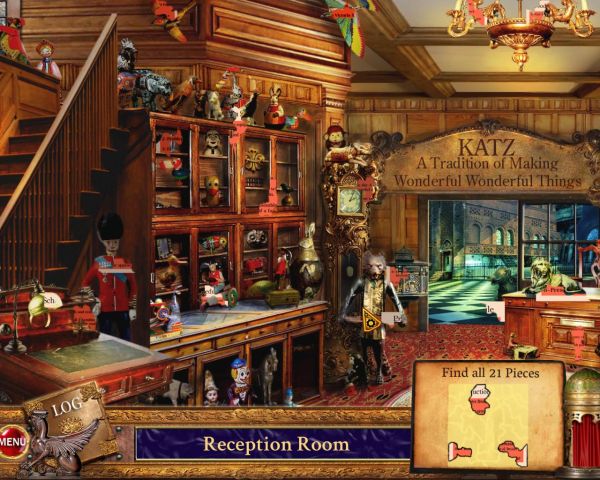Activate the red curtain hint machine
The width and height of the screenshot is (600, 480).
[581, 438]
